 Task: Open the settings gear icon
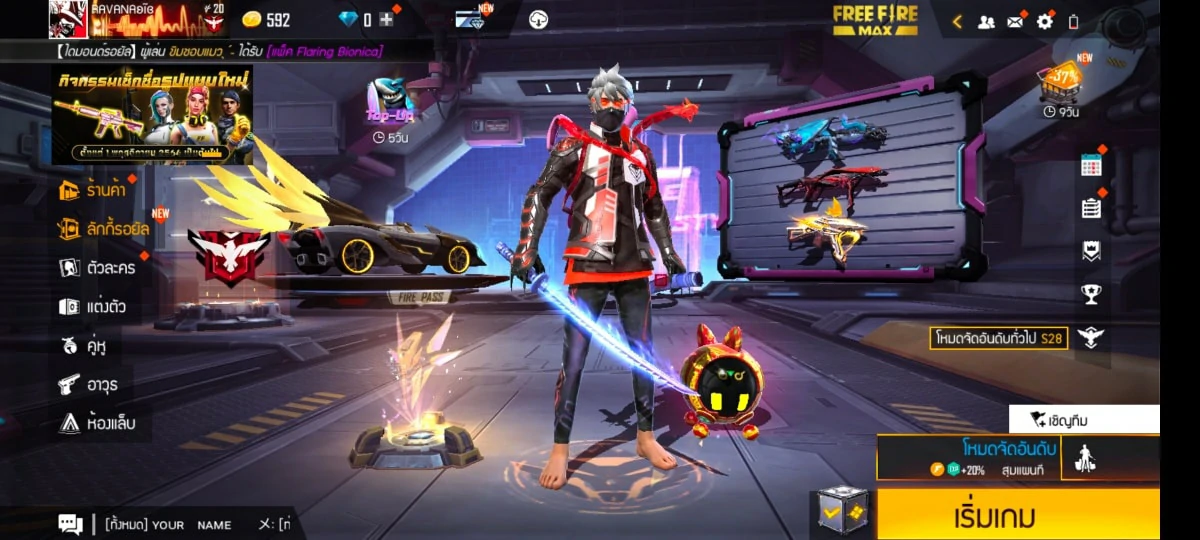1045,21
